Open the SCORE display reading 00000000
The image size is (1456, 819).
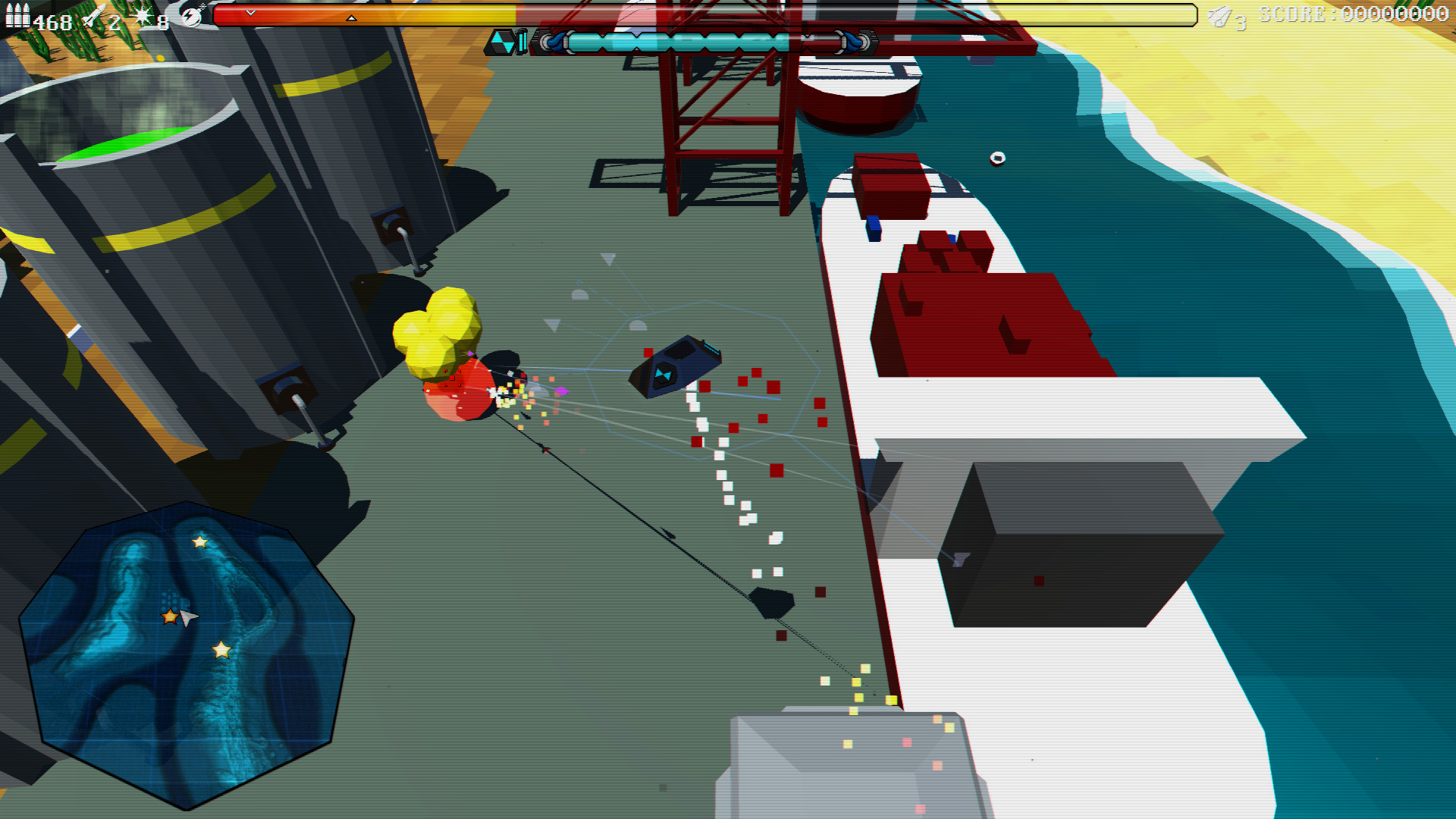(x=1357, y=13)
